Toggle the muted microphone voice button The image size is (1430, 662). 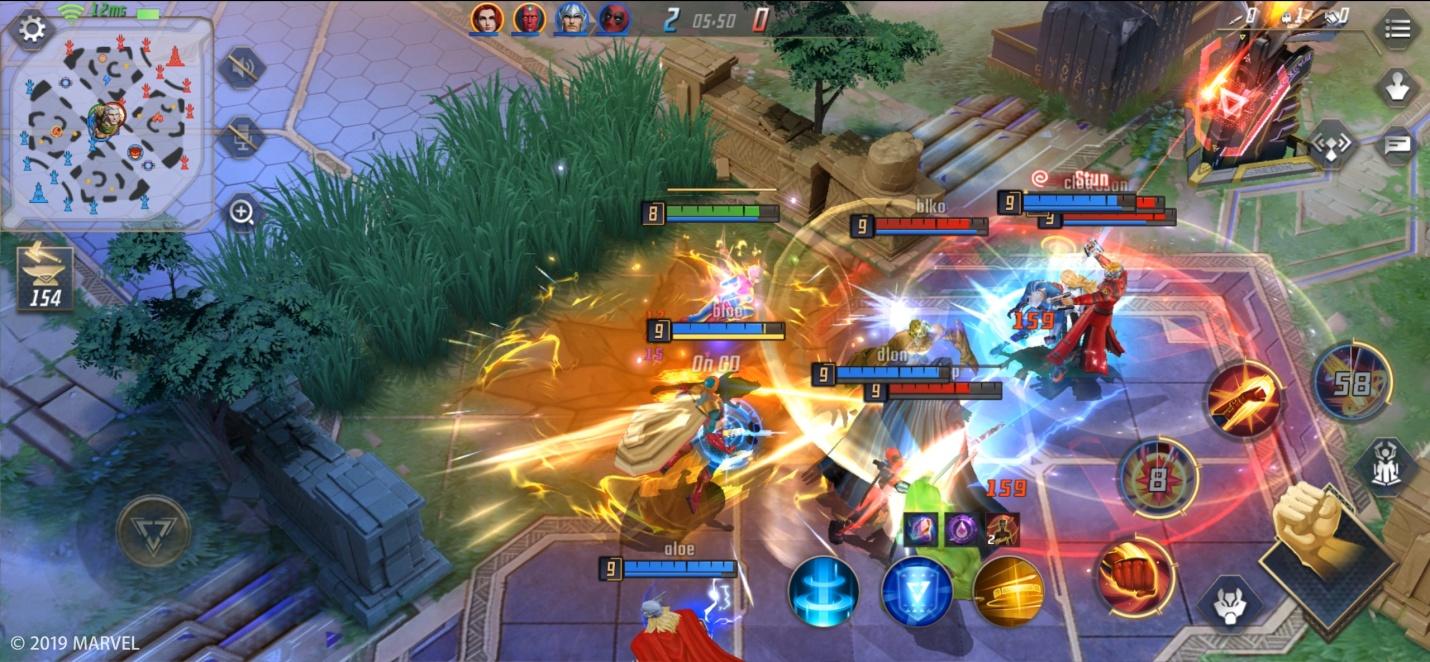[x=241, y=135]
